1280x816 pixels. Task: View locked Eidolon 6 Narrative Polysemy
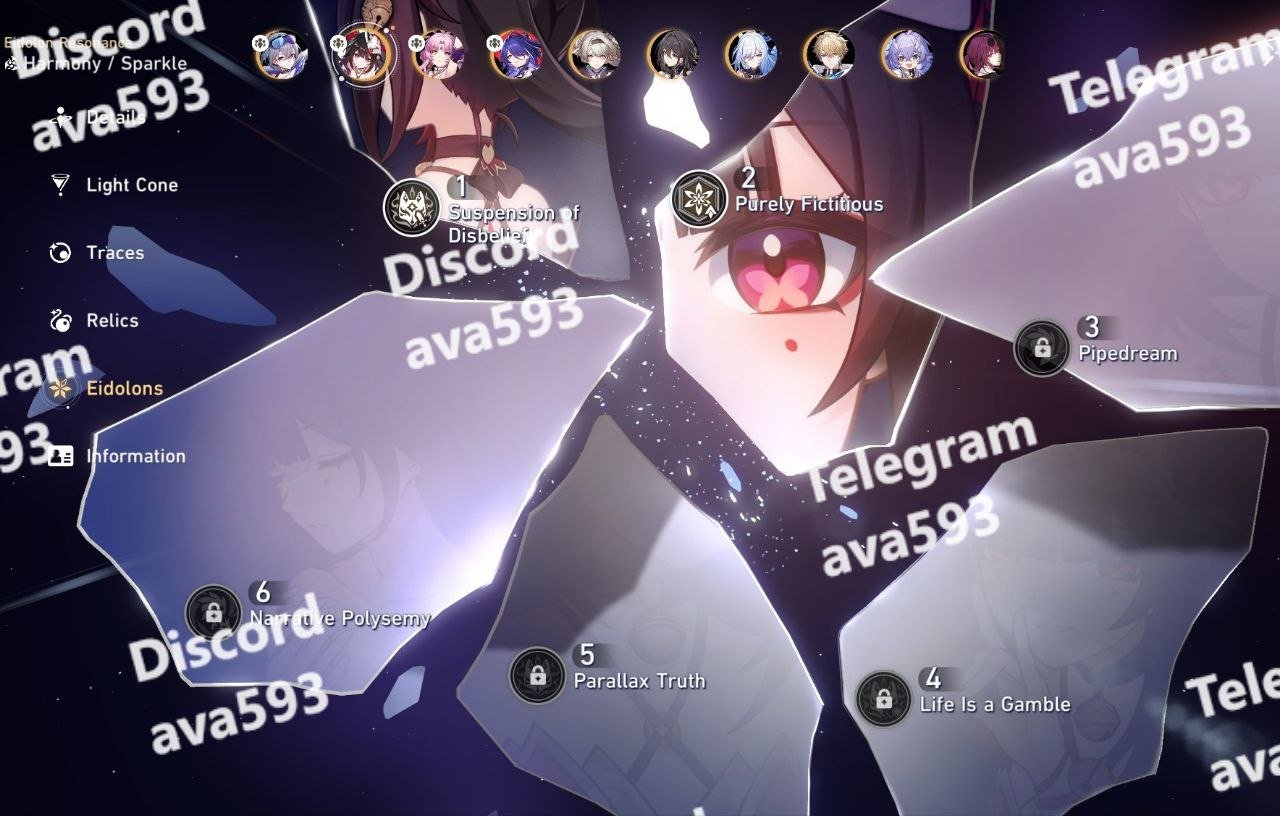coord(214,613)
